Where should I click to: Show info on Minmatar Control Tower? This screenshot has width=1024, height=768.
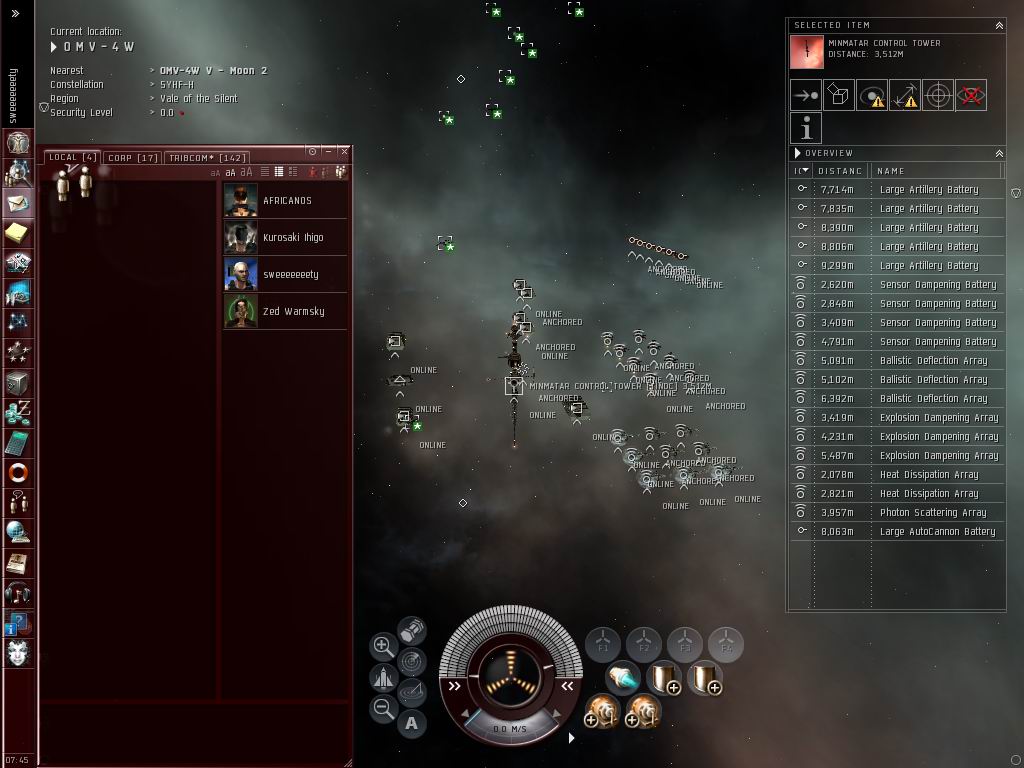pyautogui.click(x=806, y=128)
